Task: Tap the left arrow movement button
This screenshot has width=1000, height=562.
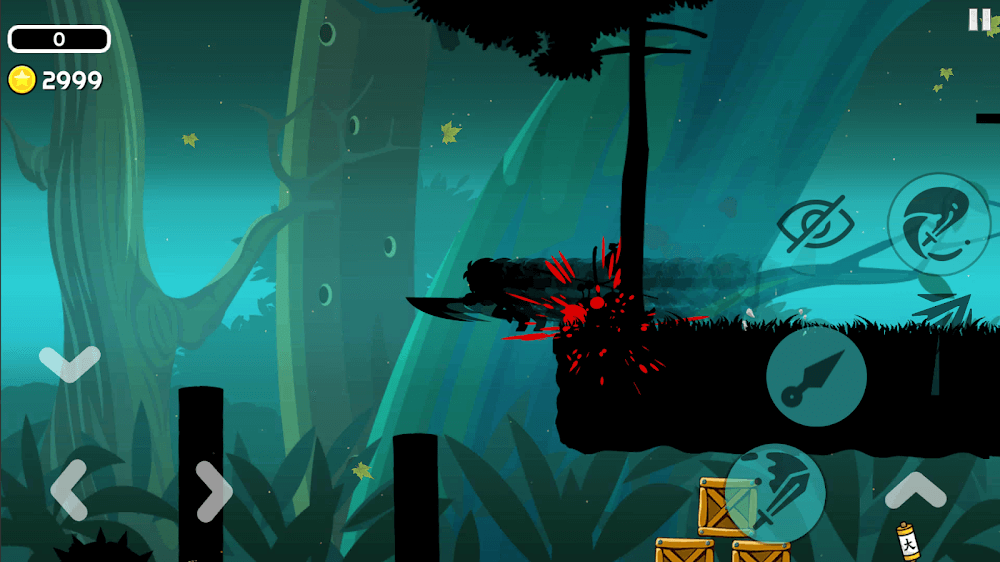Action: pyautogui.click(x=68, y=491)
